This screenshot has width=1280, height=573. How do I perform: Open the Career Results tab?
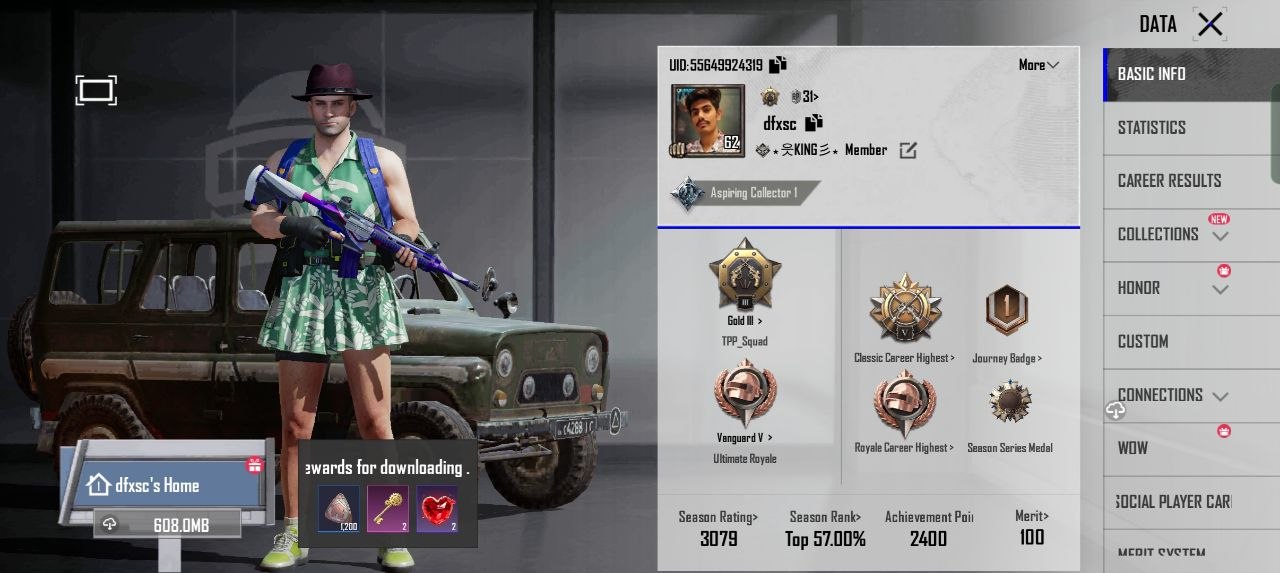pyautogui.click(x=1169, y=181)
